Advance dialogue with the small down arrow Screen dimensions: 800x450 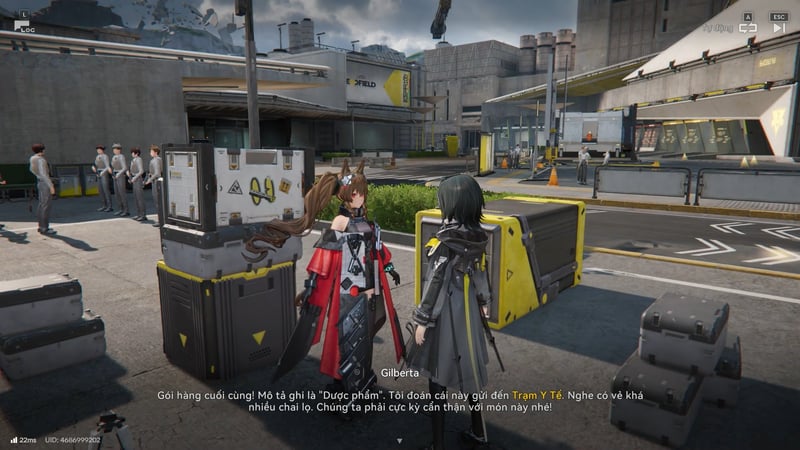[x=399, y=440]
